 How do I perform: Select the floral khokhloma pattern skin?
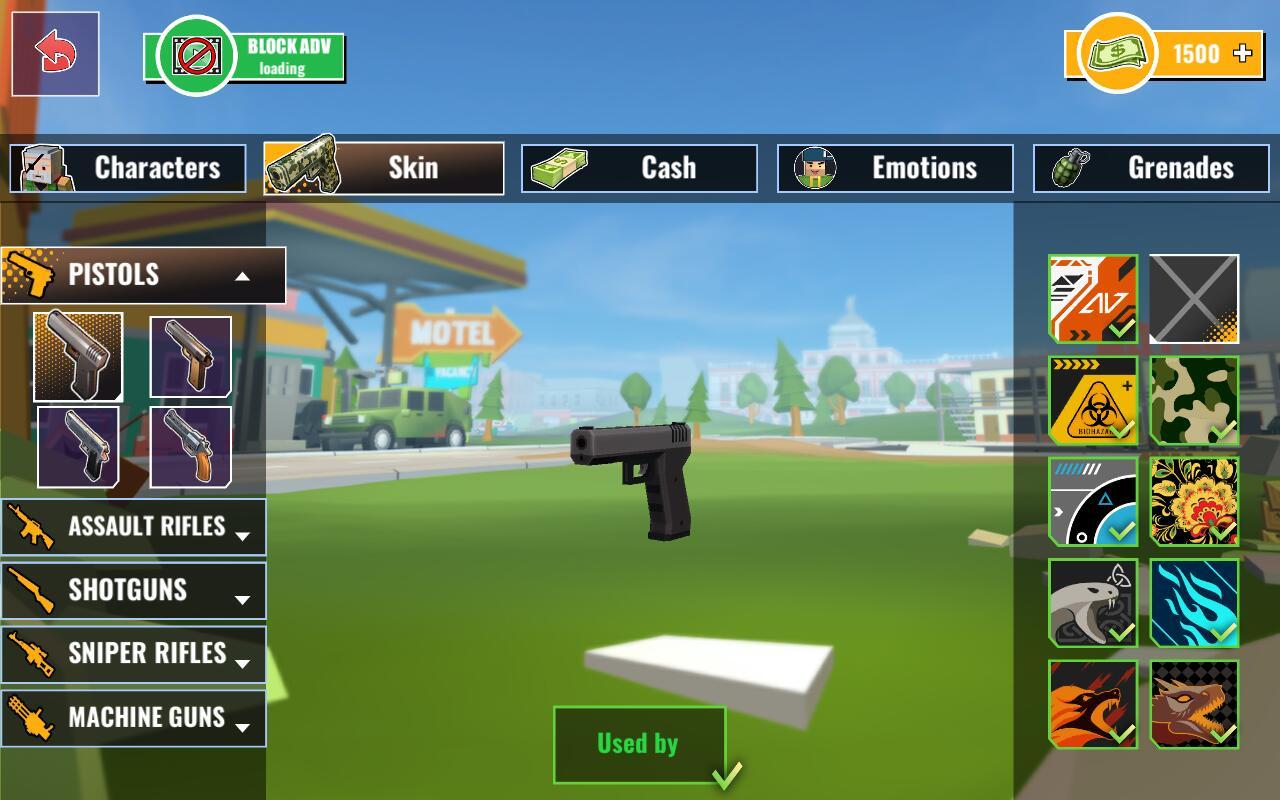[1194, 502]
